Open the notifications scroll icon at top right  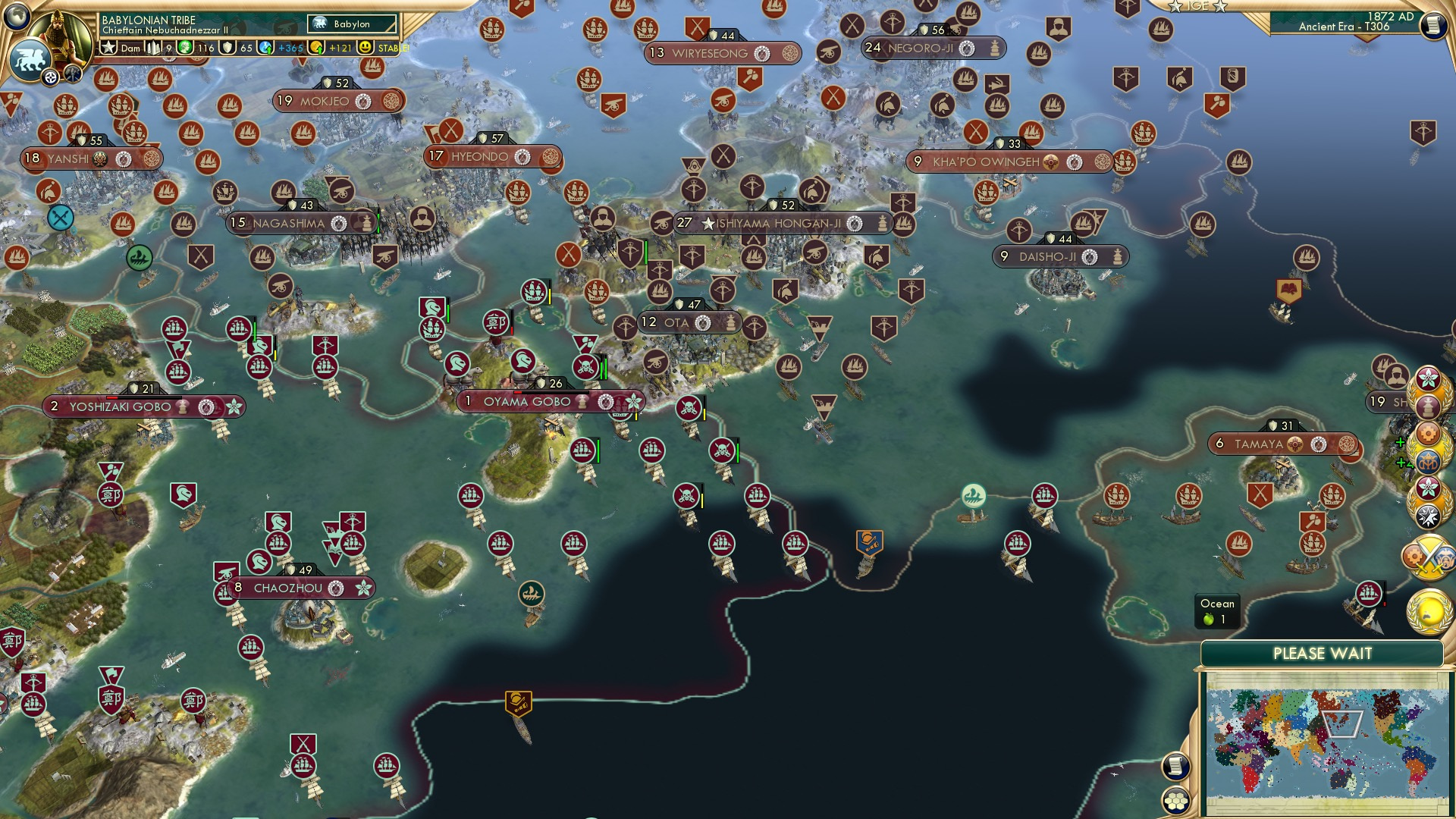tap(1437, 25)
